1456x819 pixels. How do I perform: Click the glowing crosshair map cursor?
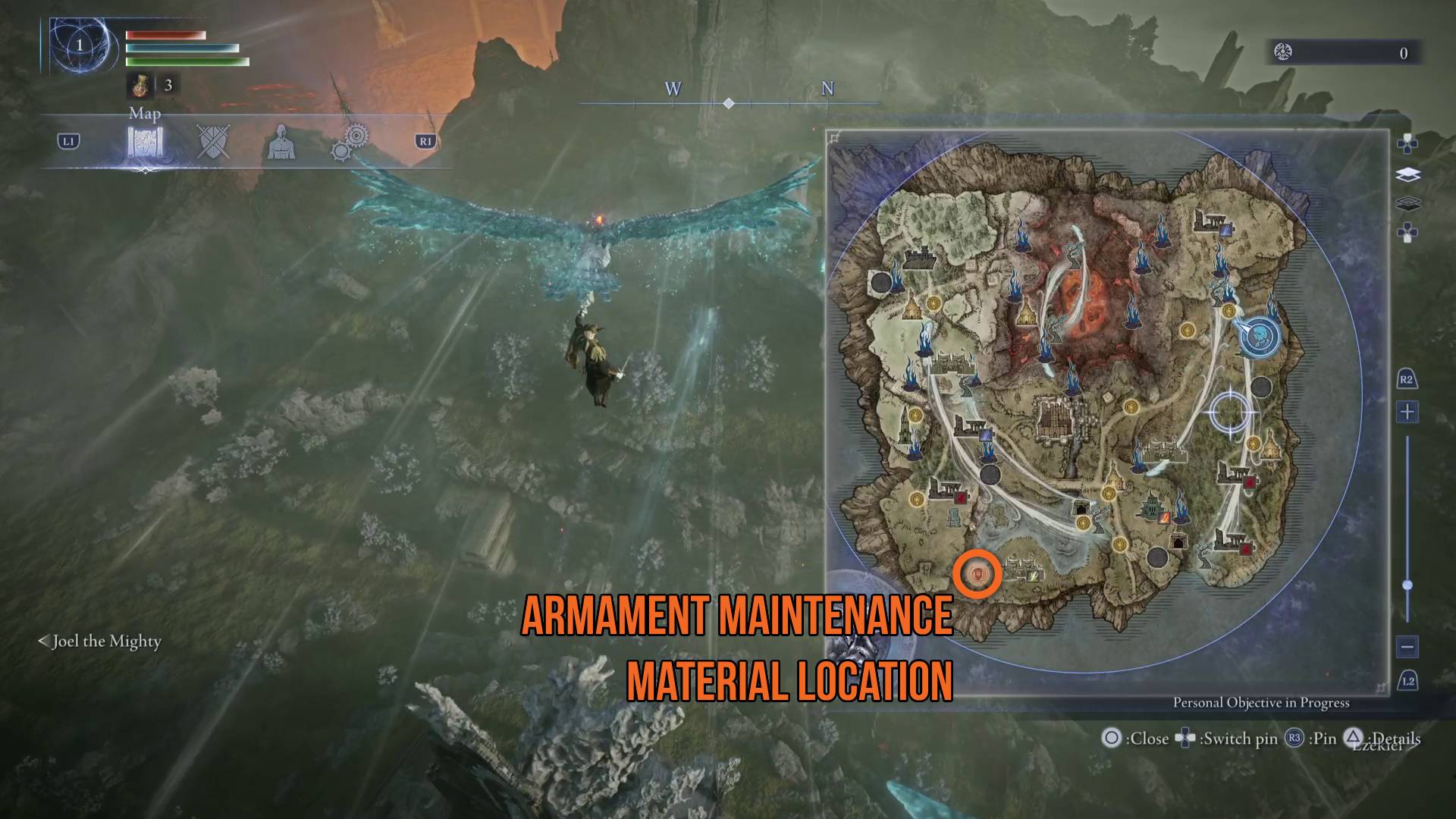1229,412
